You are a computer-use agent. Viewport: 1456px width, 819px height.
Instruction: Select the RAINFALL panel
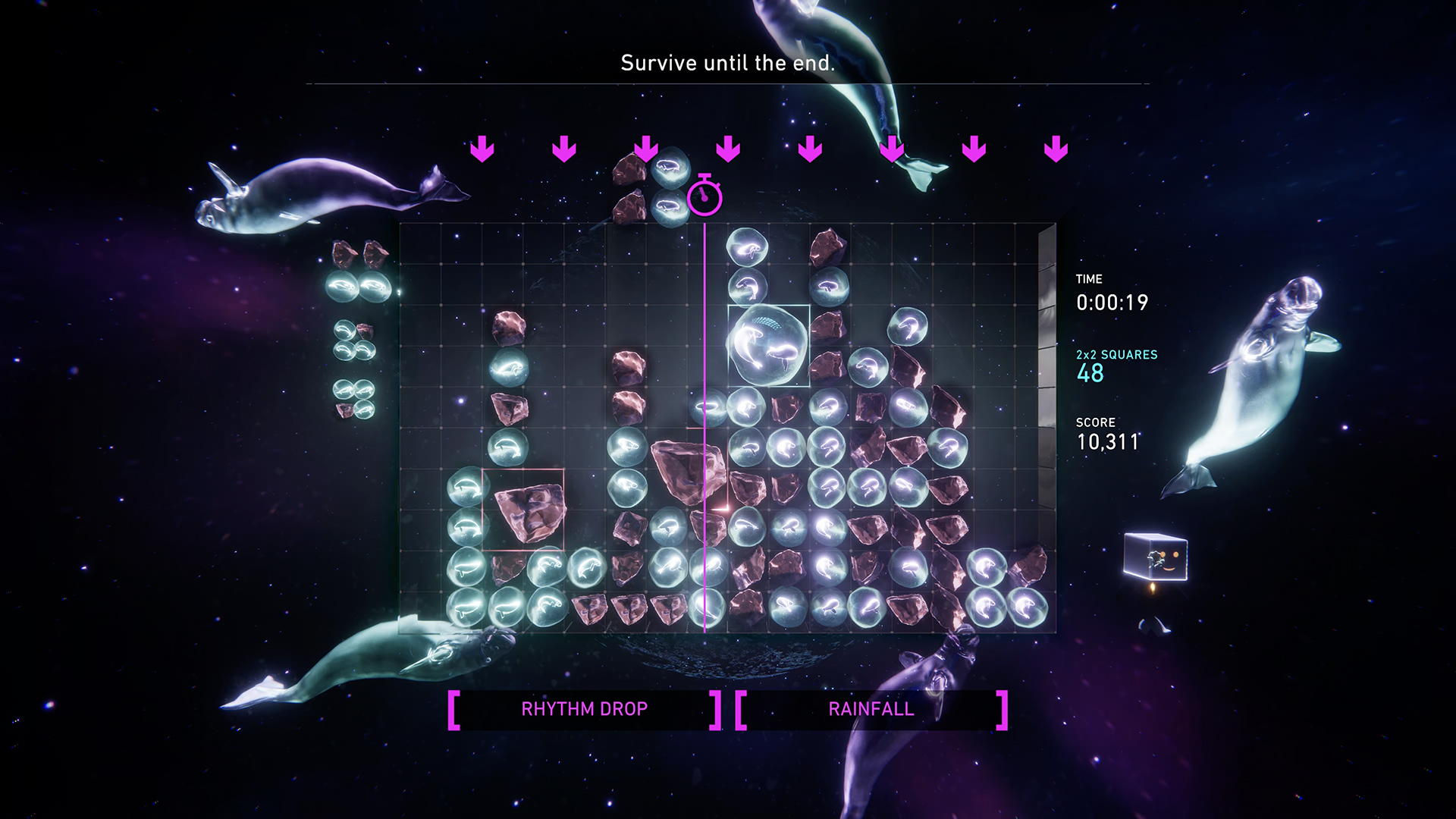(871, 709)
